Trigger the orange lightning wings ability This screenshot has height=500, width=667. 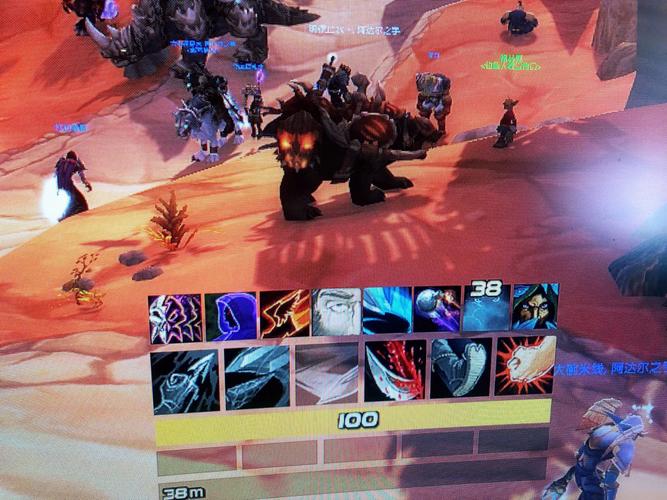[285, 313]
